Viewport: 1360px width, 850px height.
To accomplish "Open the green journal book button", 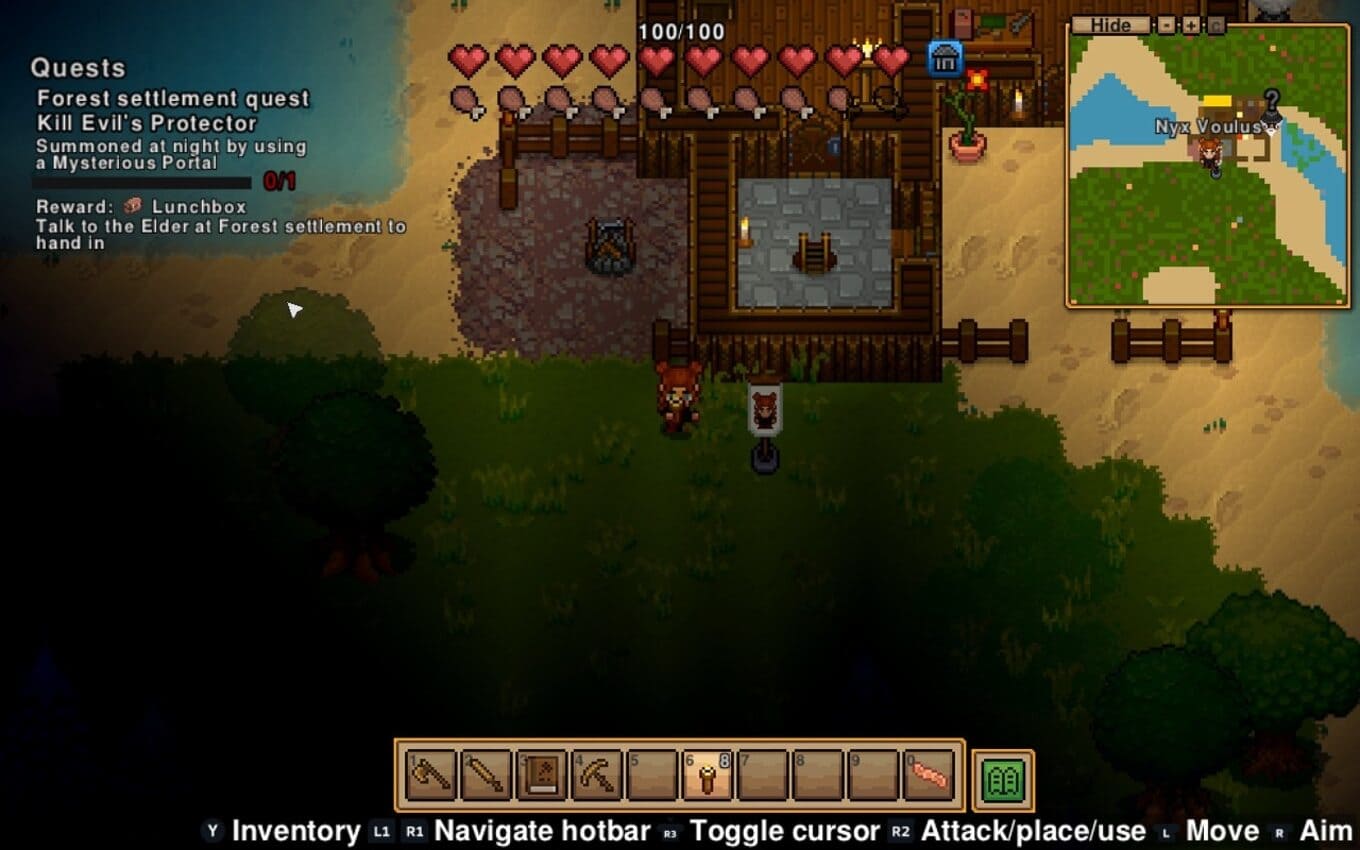I will (1003, 780).
